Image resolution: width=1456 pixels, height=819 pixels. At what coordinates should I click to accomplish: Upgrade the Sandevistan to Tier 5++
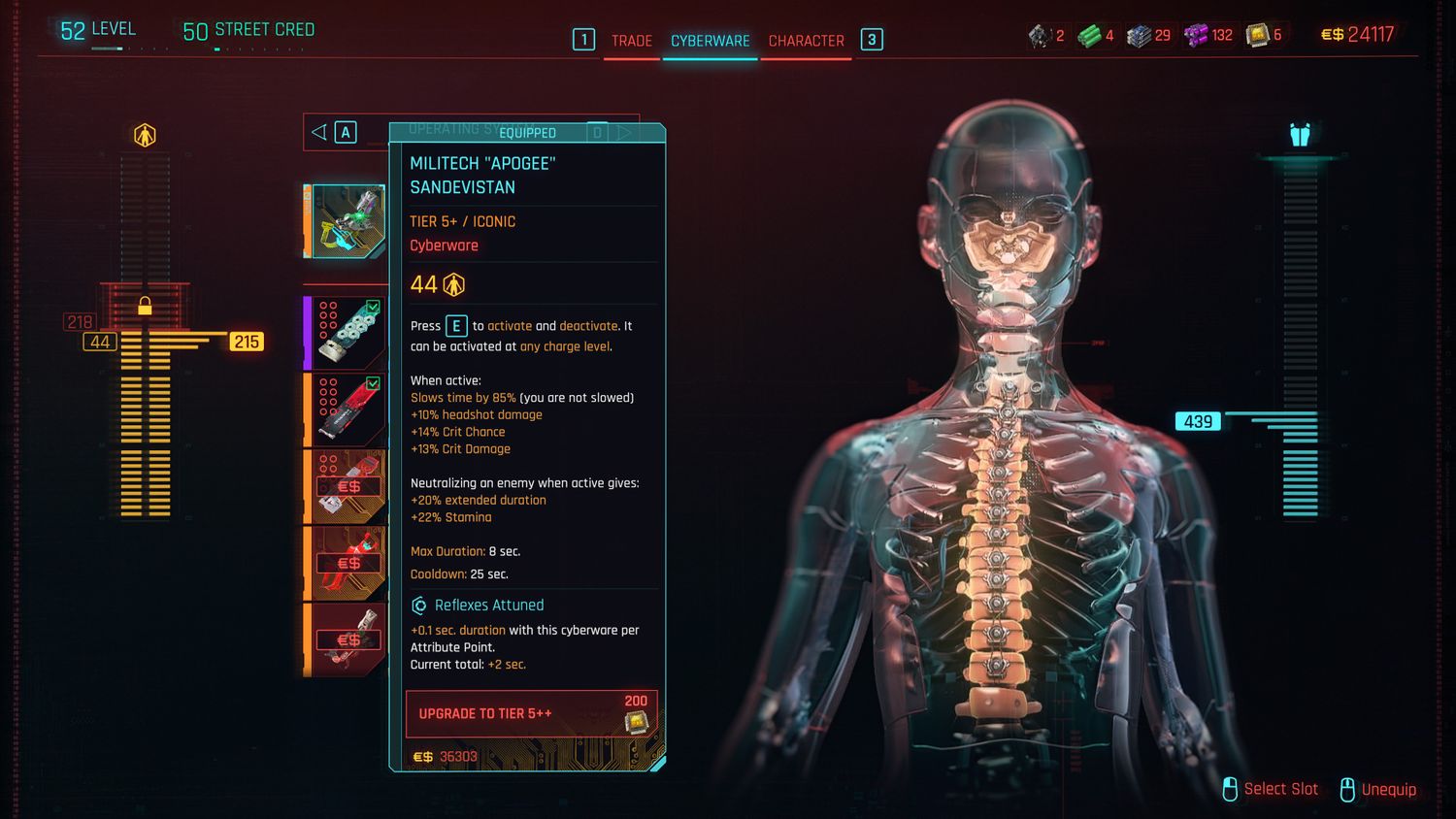[x=531, y=713]
